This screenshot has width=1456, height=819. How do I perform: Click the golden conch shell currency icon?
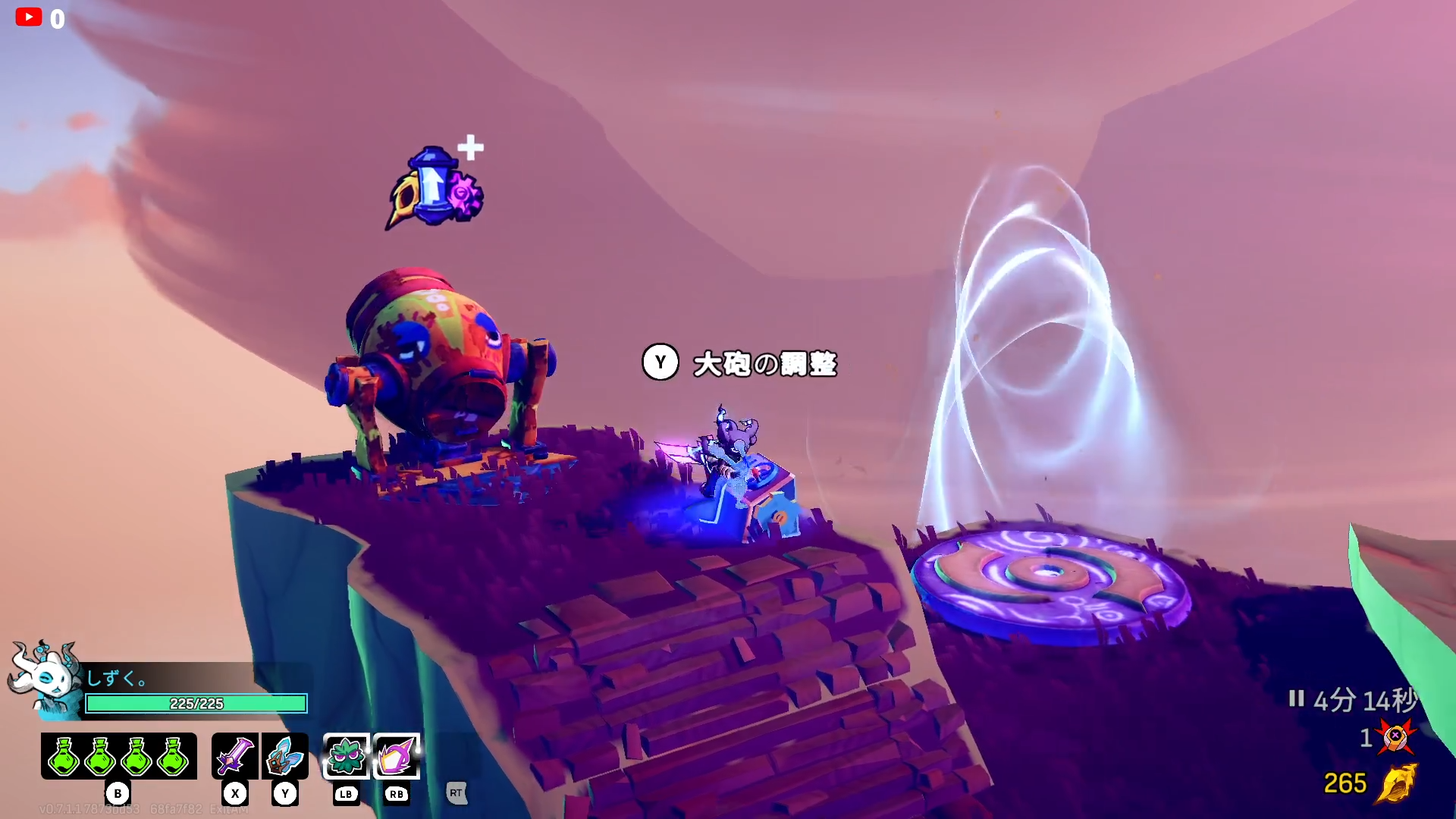click(x=1396, y=783)
